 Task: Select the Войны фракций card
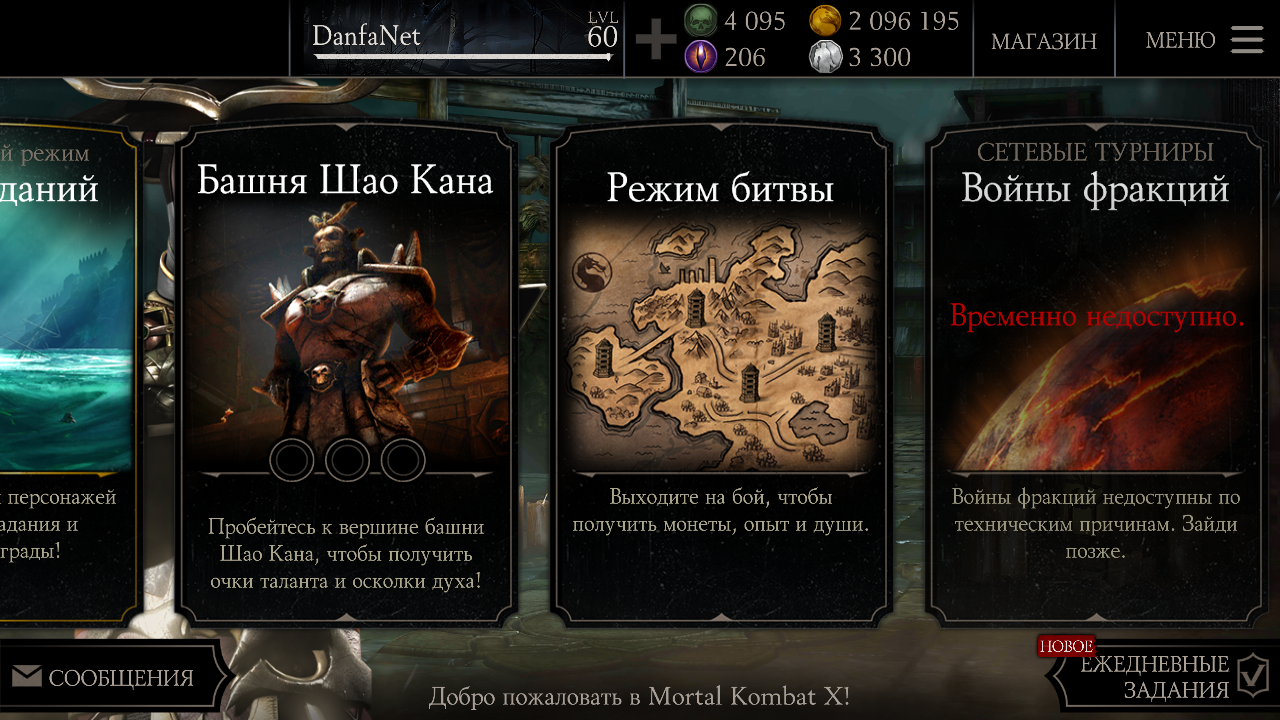(1095, 370)
